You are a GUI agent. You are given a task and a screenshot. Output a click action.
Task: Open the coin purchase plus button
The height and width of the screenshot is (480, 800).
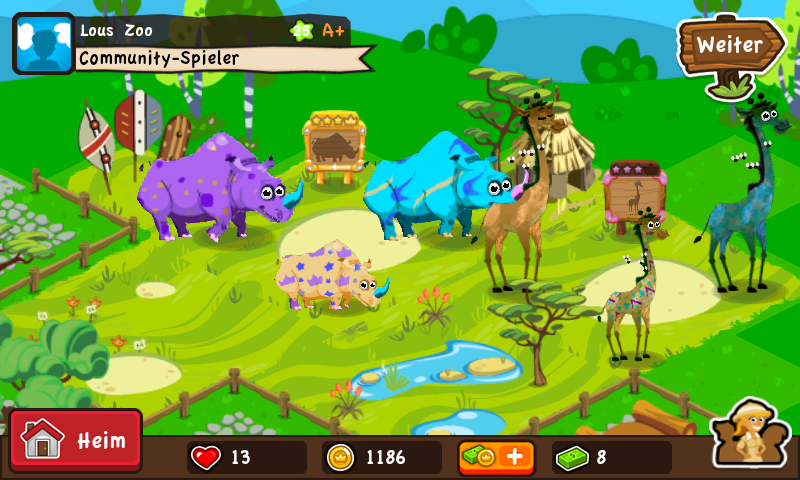point(496,457)
